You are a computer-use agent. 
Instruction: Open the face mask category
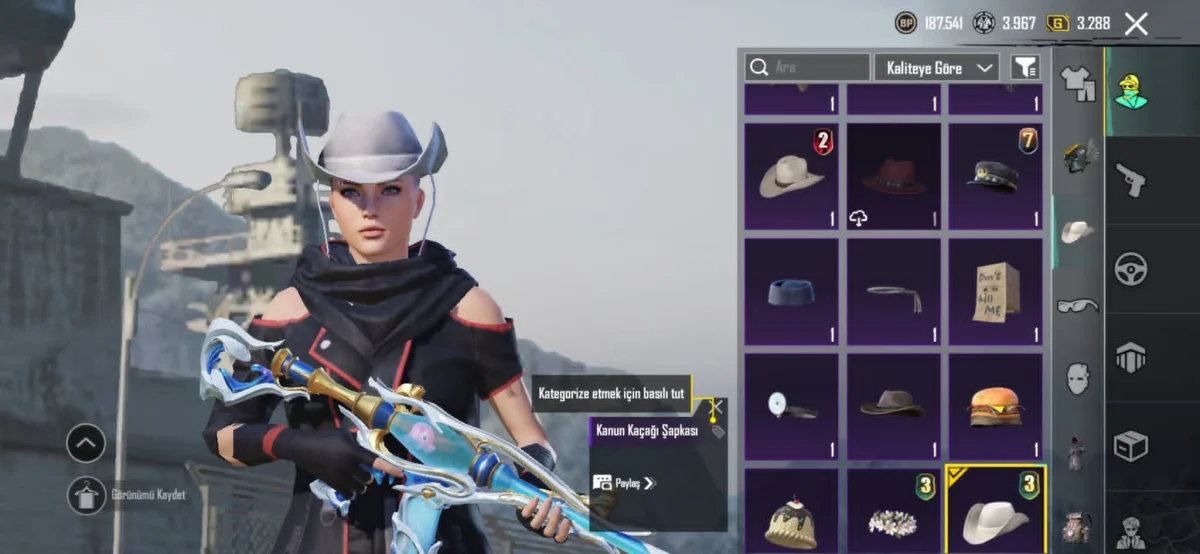(1077, 378)
